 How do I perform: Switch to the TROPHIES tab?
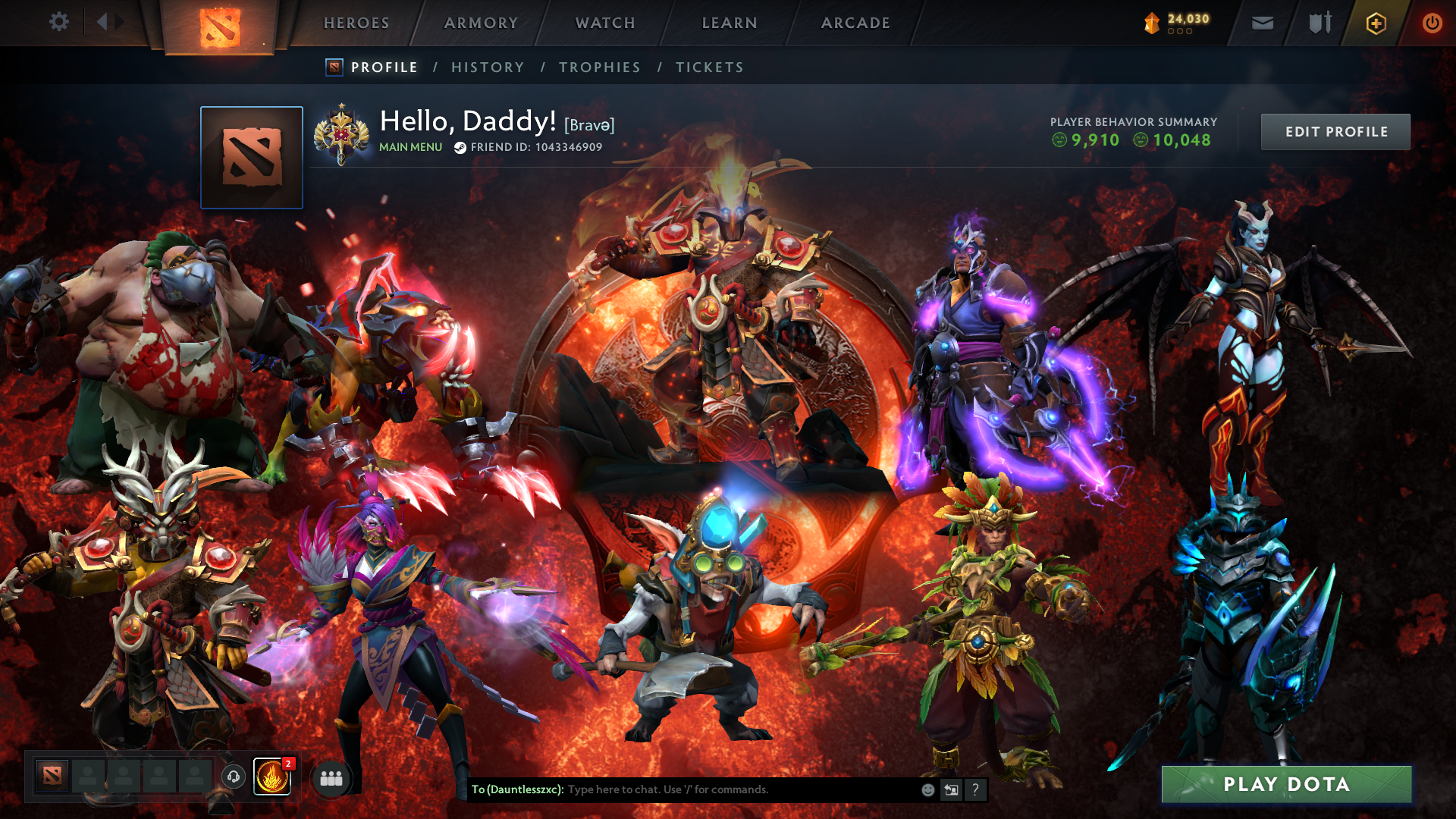click(x=599, y=67)
